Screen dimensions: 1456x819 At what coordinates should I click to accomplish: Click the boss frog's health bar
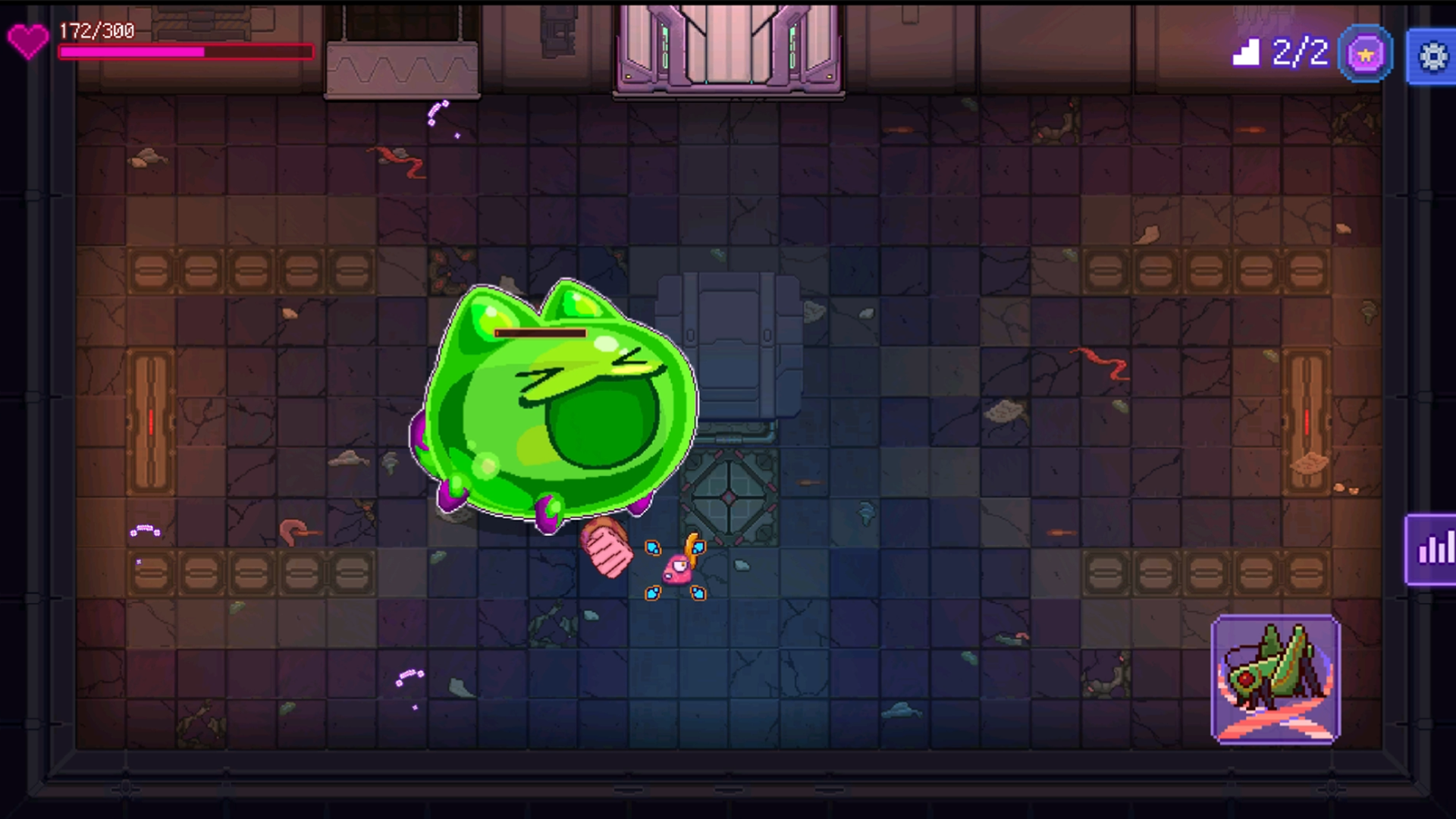click(540, 334)
